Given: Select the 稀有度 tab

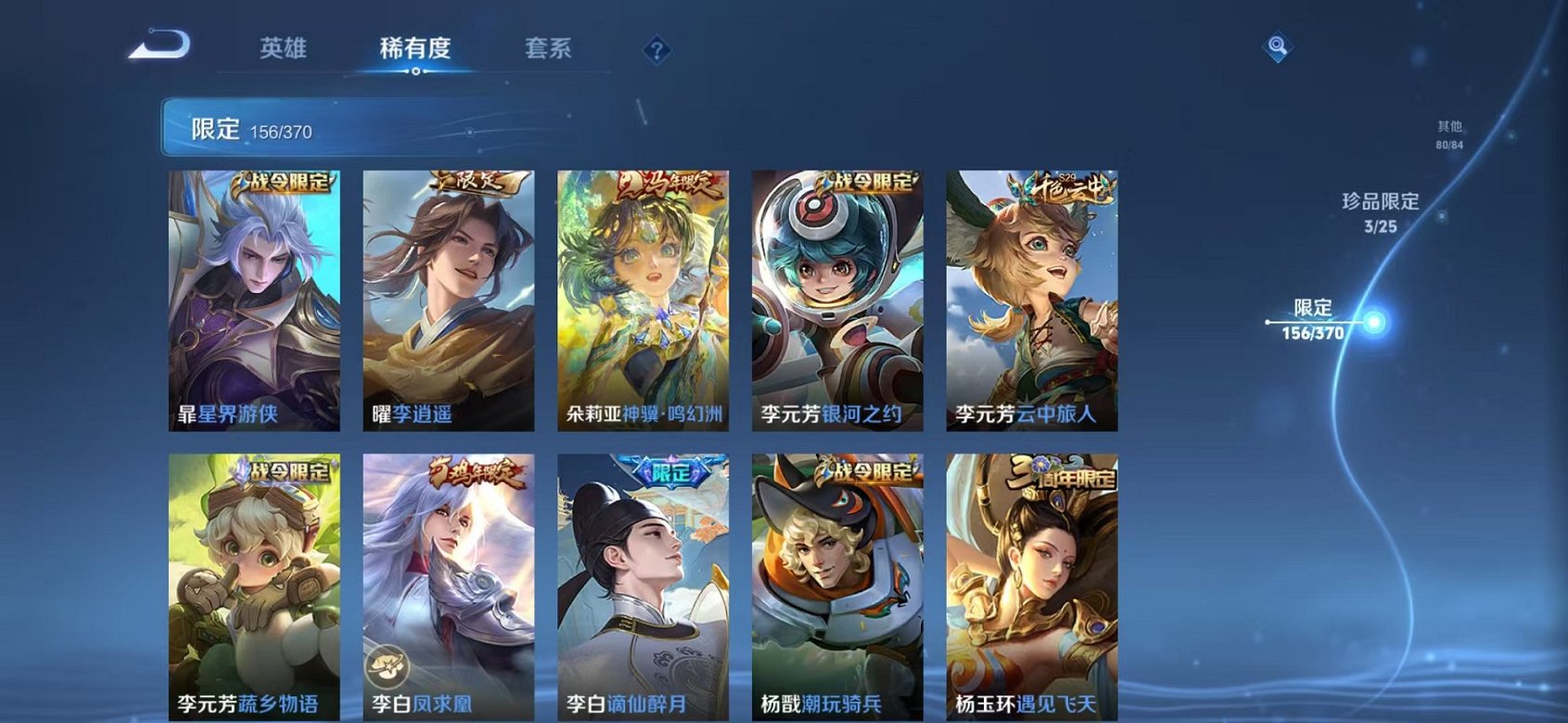Looking at the screenshot, I should click(x=415, y=48).
